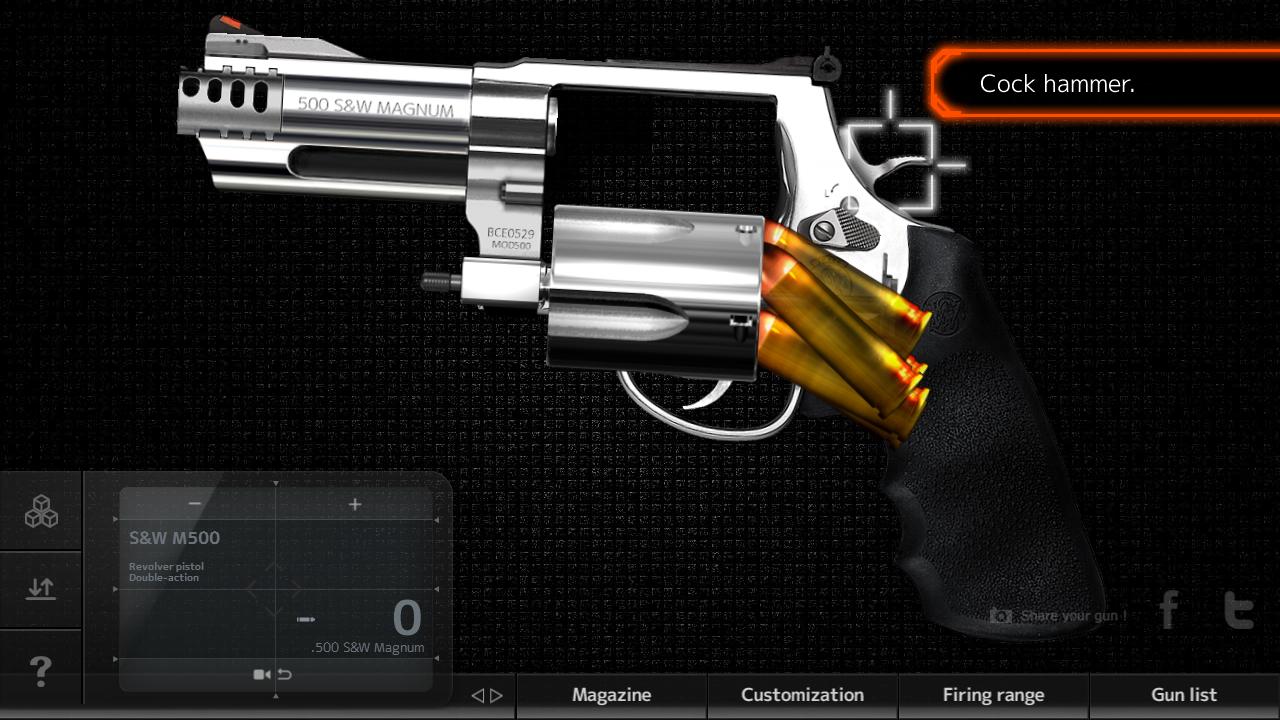Click the up-down arrows sidebar icon
Viewport: 1280px width, 720px height.
pyautogui.click(x=40, y=589)
